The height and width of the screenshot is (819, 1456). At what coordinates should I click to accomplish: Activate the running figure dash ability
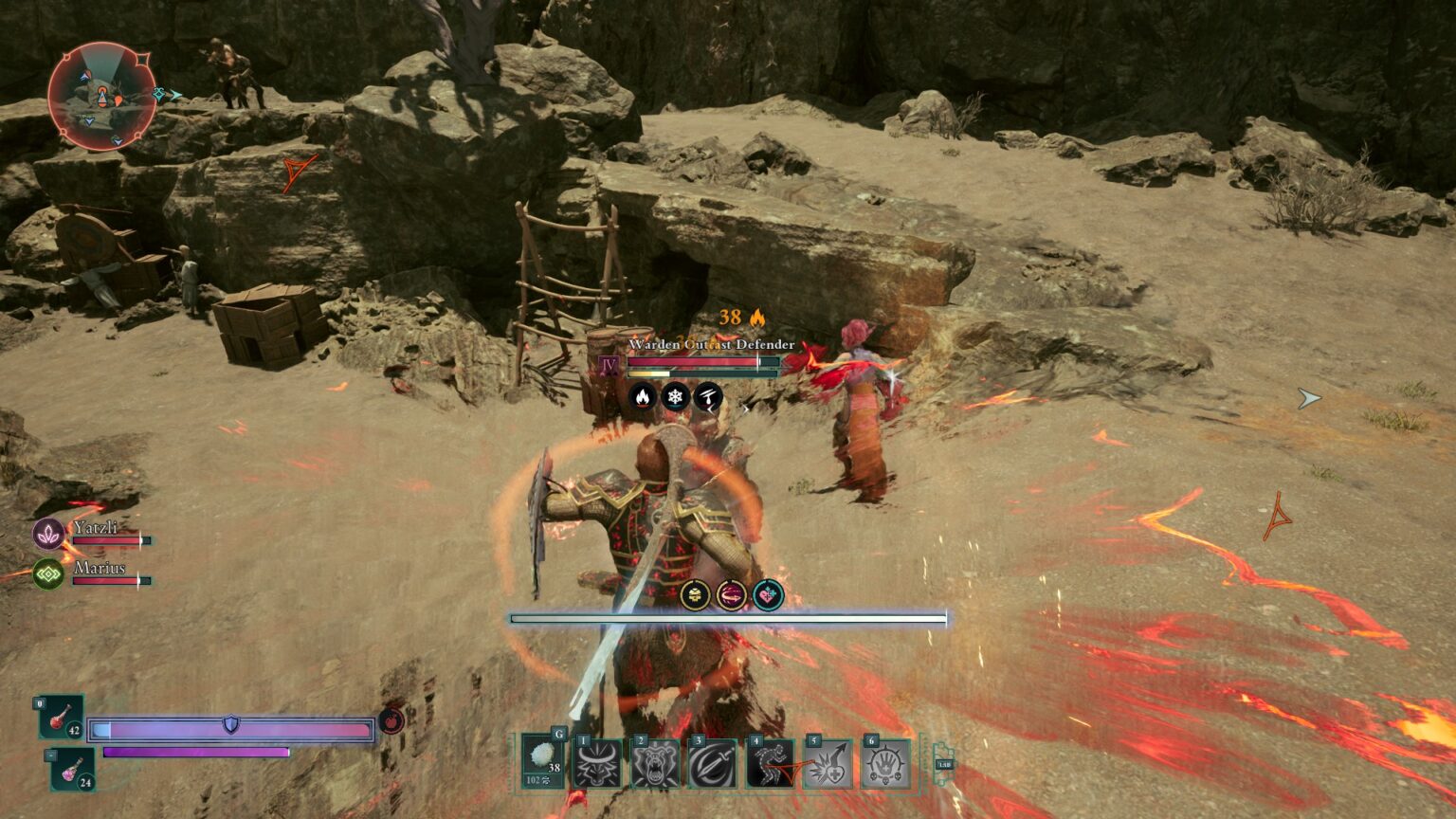click(x=770, y=764)
